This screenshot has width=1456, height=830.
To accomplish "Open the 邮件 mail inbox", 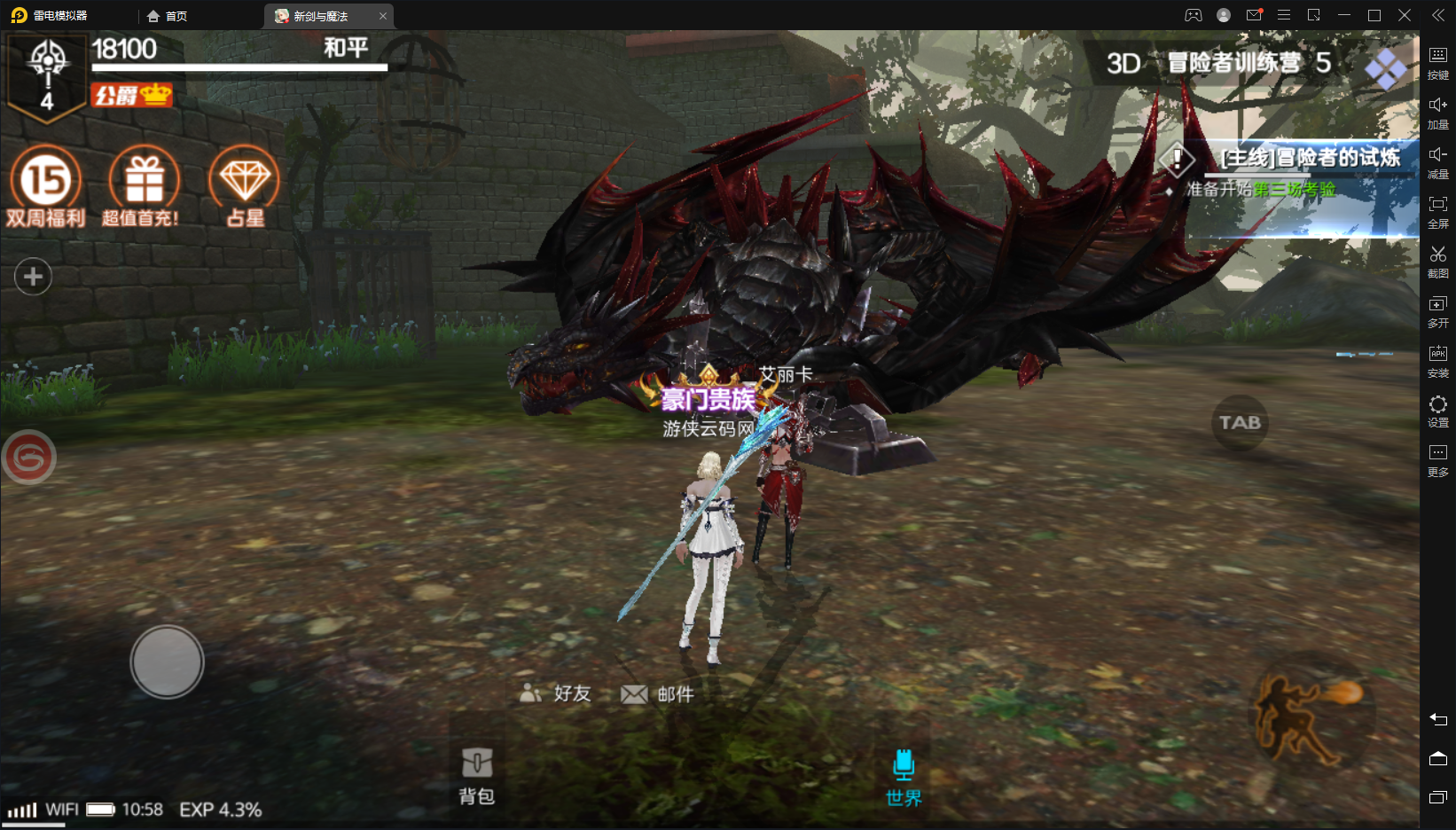I will 658,694.
